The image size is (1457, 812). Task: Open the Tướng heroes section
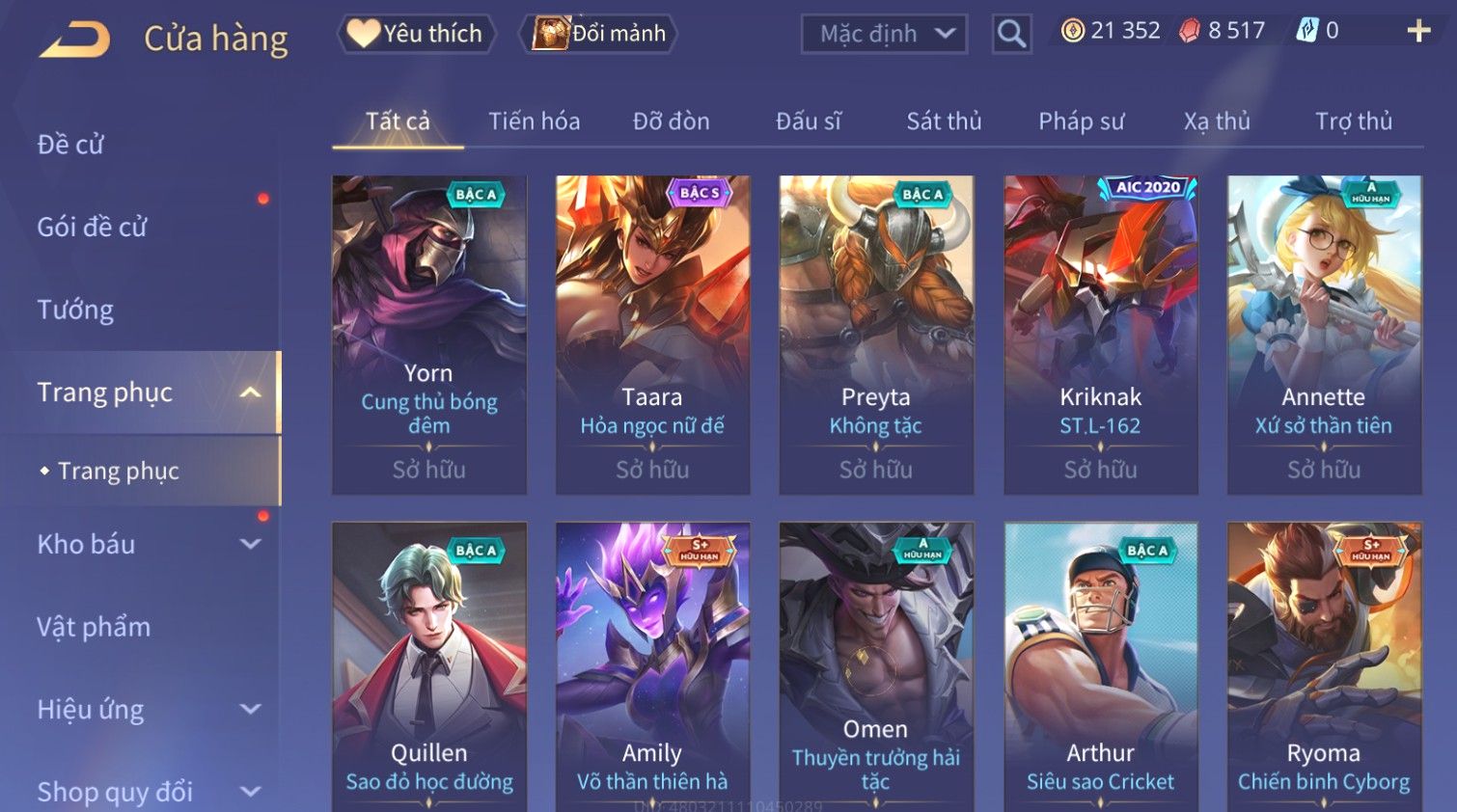[75, 310]
